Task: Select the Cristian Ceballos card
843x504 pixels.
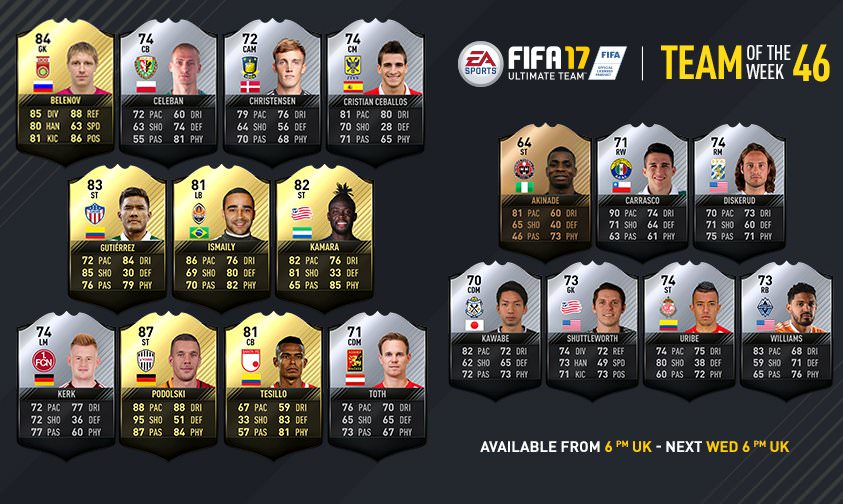Action: pyautogui.click(x=376, y=87)
